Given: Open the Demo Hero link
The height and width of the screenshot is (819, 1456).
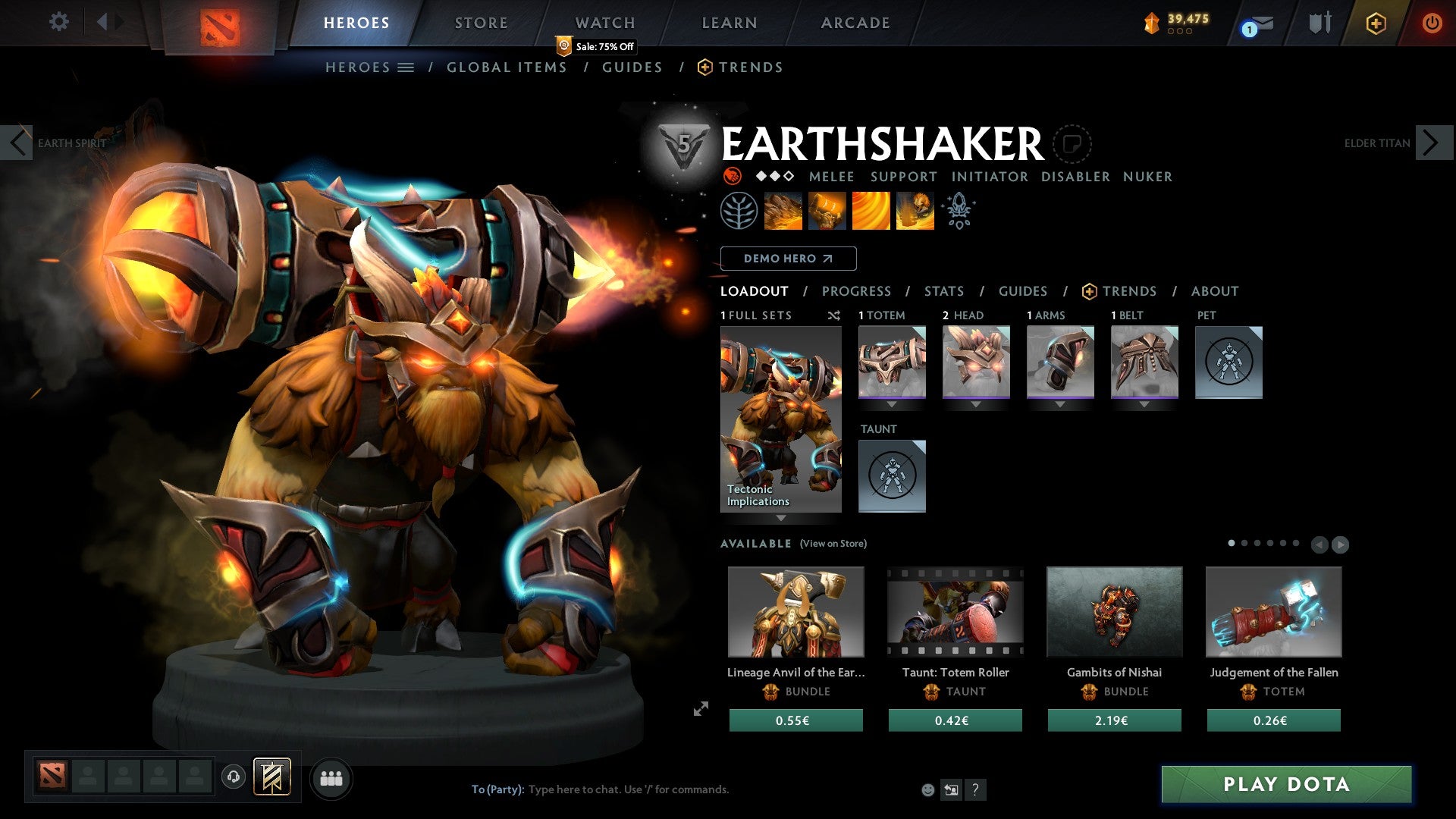Looking at the screenshot, I should 788,258.
